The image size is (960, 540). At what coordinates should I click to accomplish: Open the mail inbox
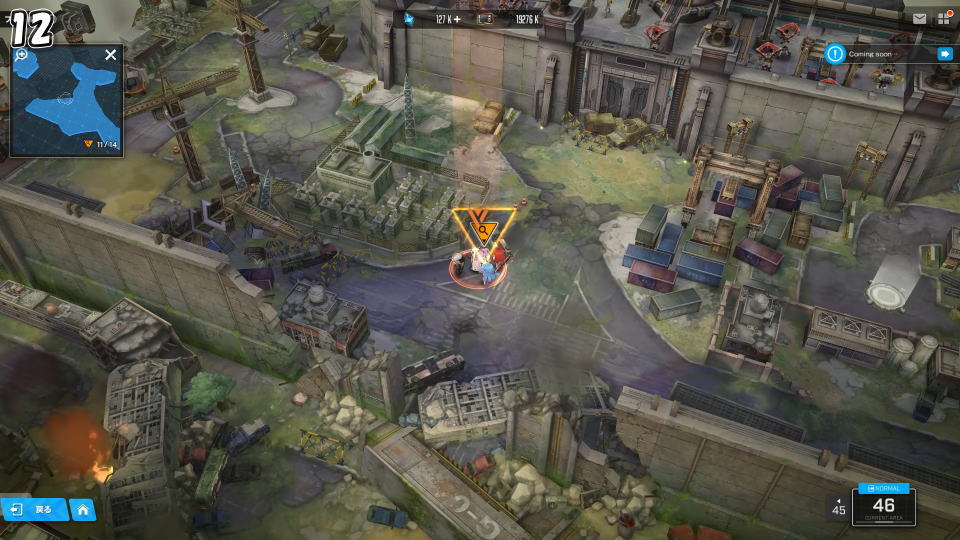click(x=919, y=18)
